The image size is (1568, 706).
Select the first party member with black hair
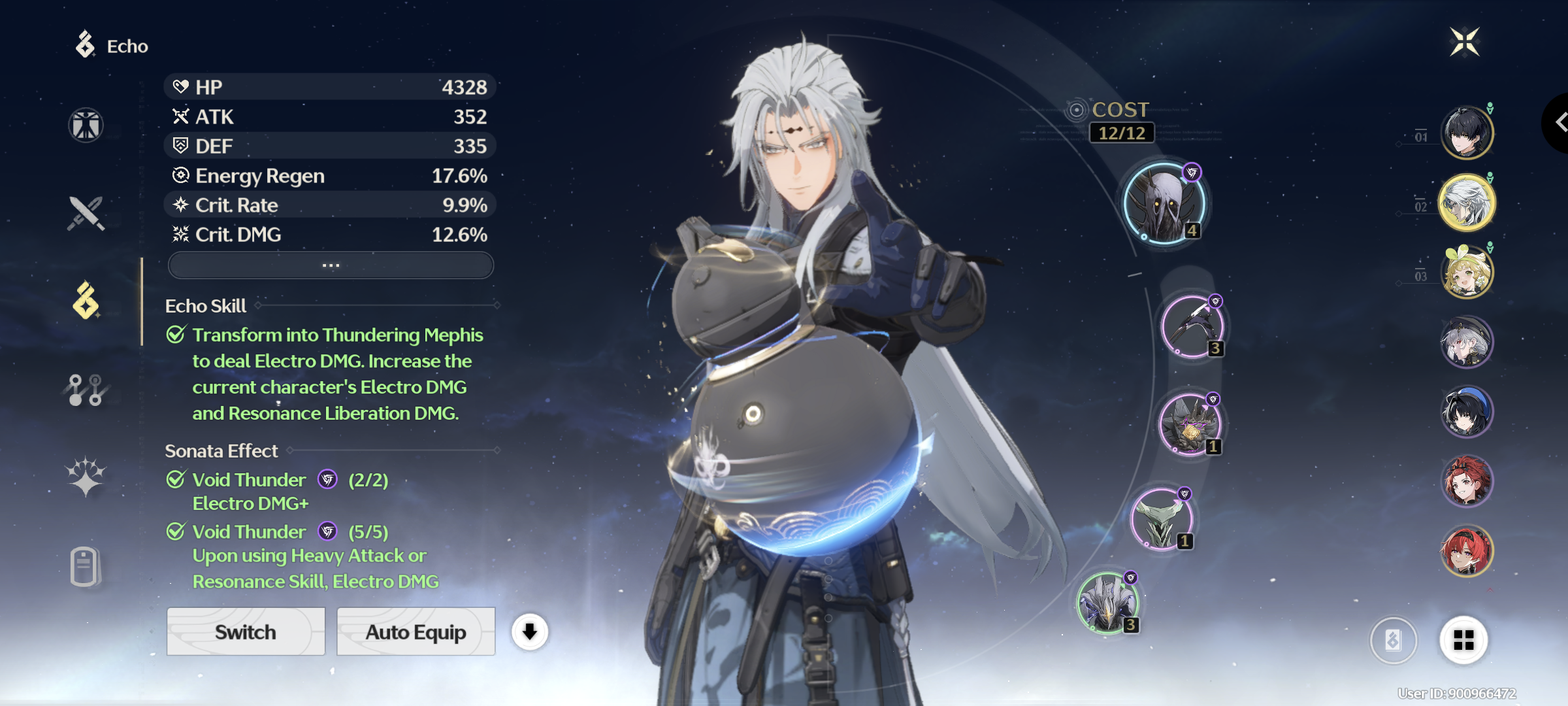(x=1467, y=133)
